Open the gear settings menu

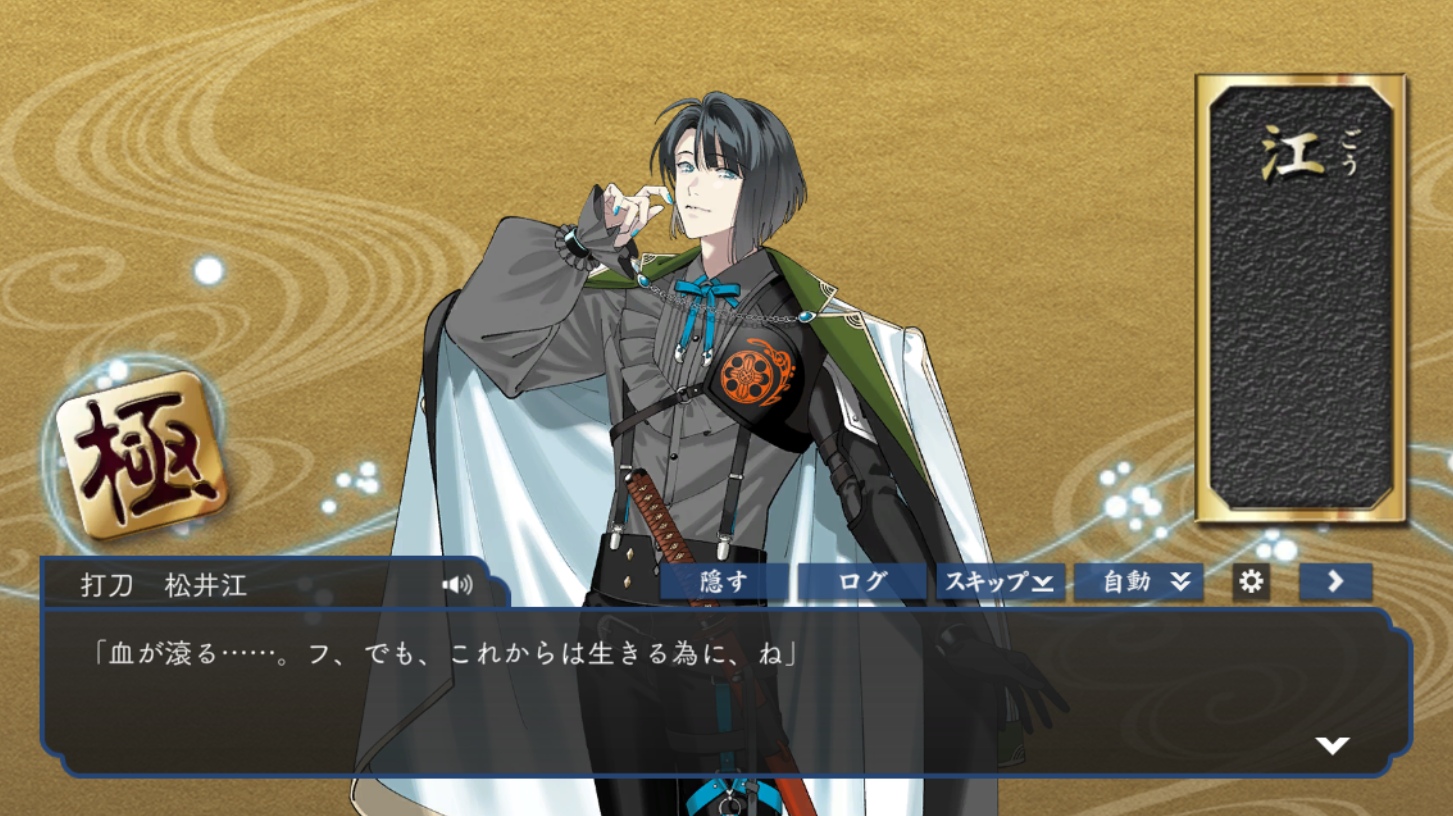tap(1251, 582)
